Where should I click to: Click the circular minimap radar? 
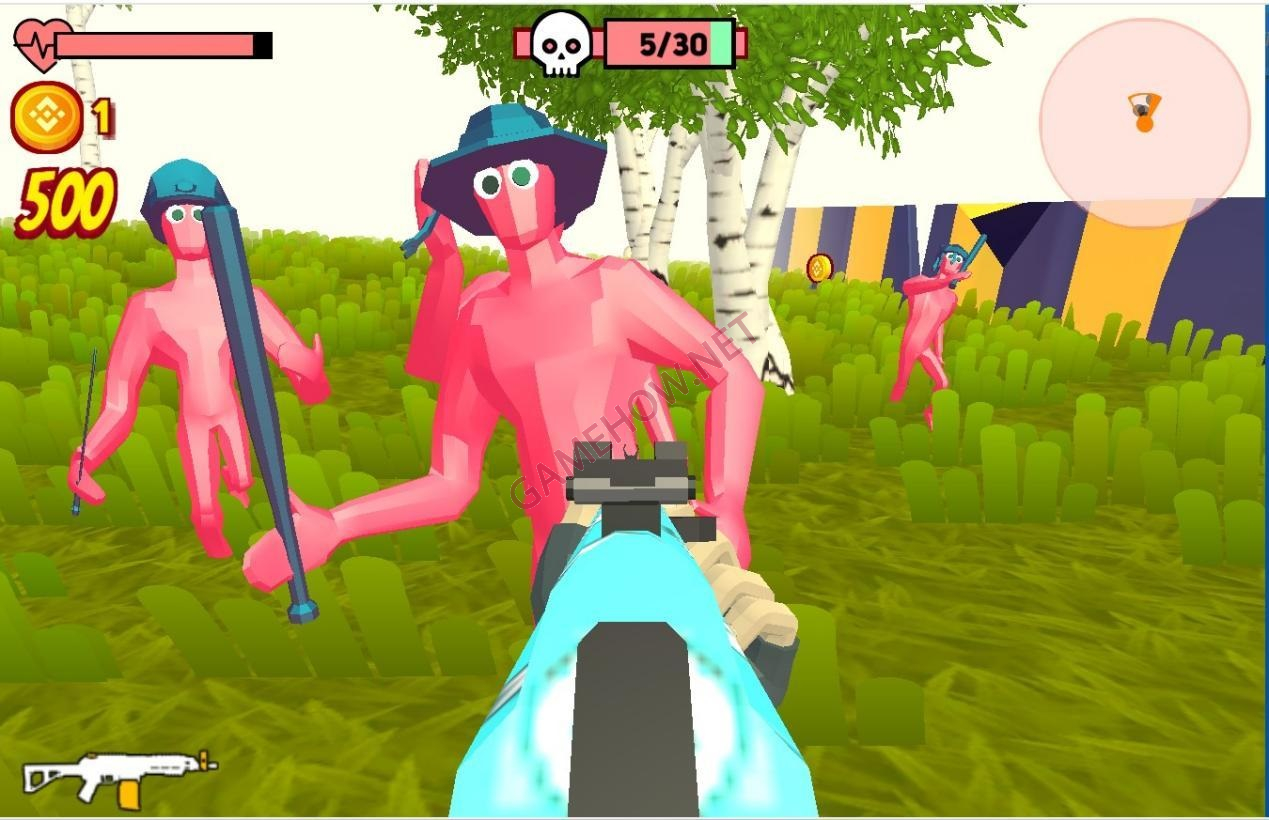point(1144,123)
